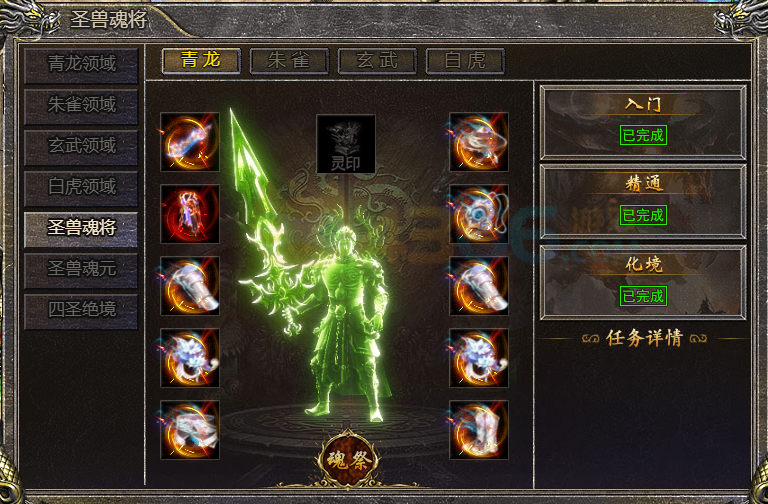
Task: Select the sword weapon equipment slot
Action: (190, 142)
